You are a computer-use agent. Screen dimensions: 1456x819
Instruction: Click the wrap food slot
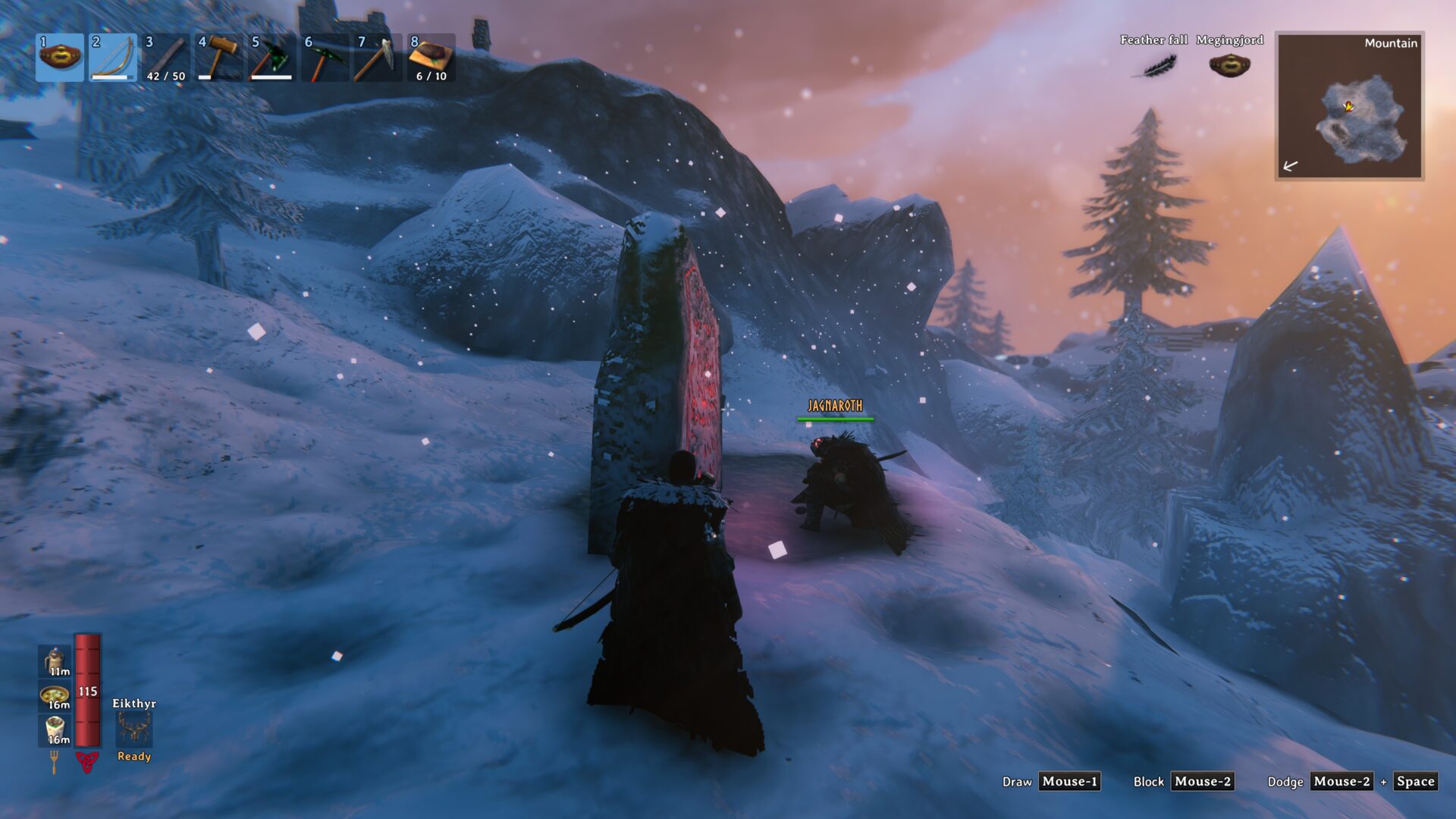[55, 730]
